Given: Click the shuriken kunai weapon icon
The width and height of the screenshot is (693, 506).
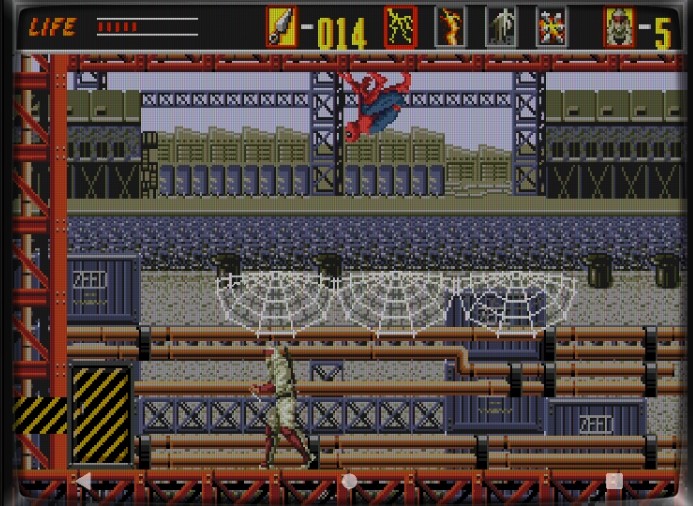Looking at the screenshot, I should point(281,27).
